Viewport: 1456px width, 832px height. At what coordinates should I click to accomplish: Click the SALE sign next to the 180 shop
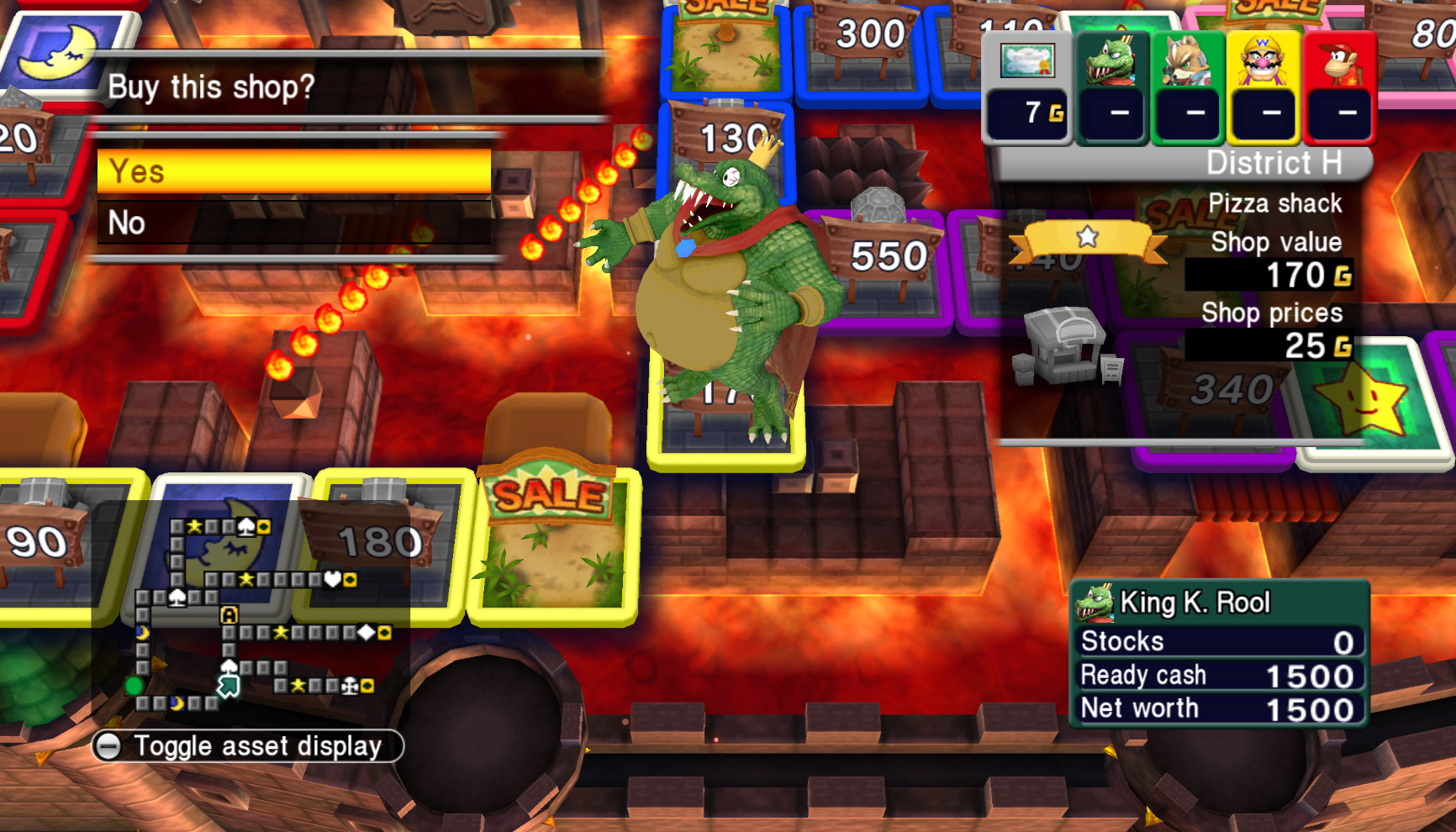pyautogui.click(x=547, y=492)
